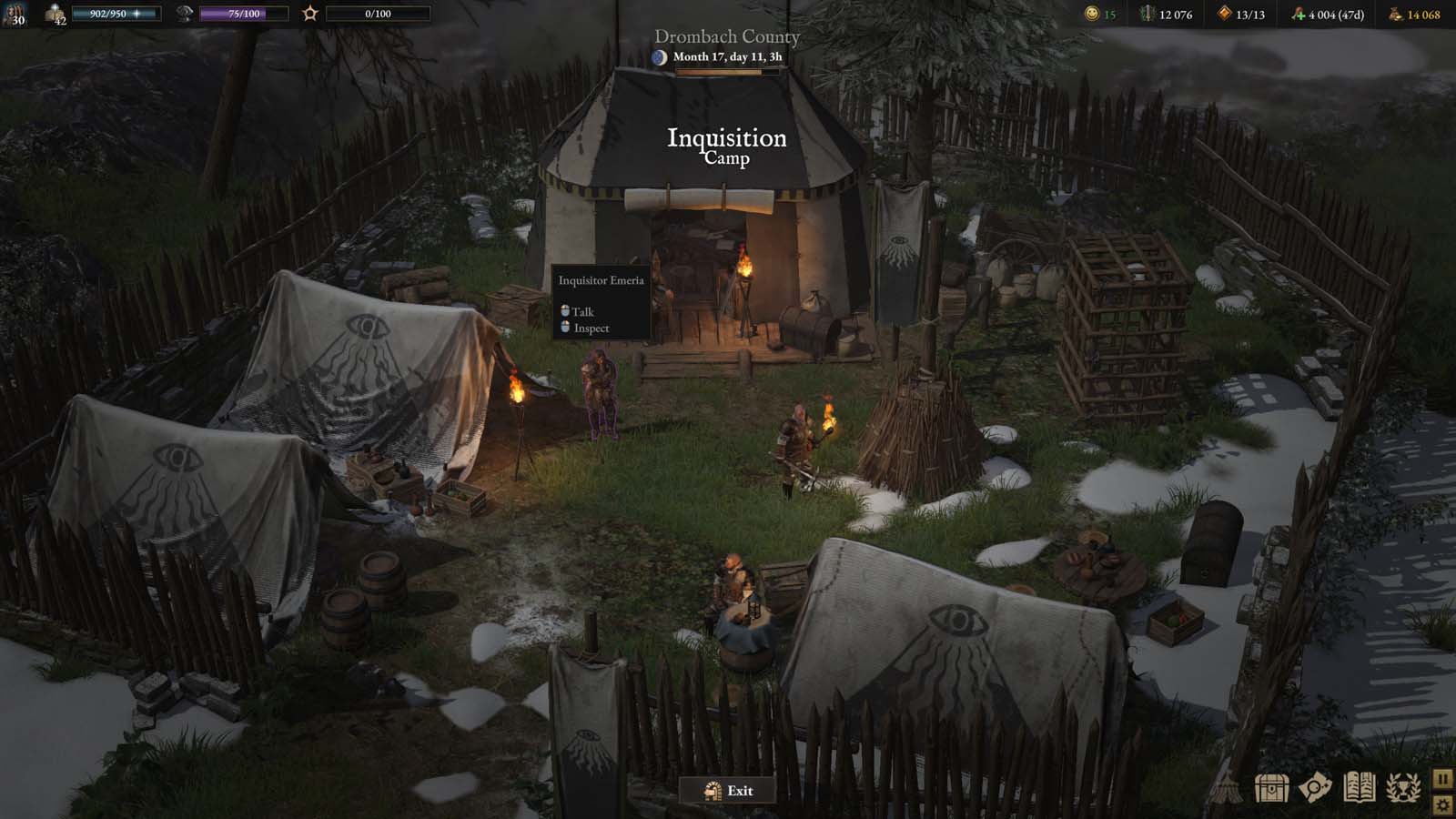Click the party portrait icon showing 30
This screenshot has width=1456, height=819.
[x=15, y=14]
